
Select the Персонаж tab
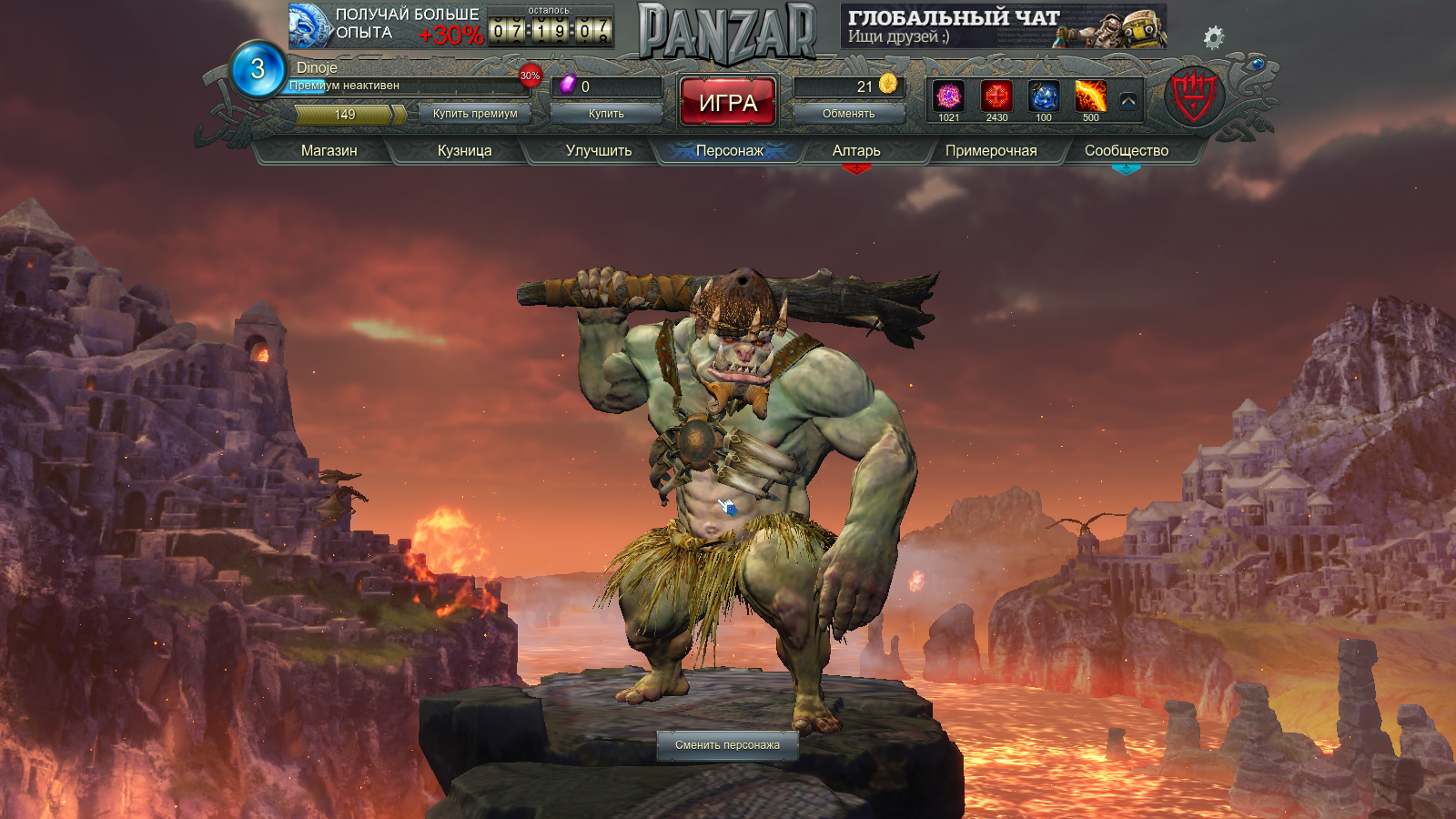click(x=729, y=150)
